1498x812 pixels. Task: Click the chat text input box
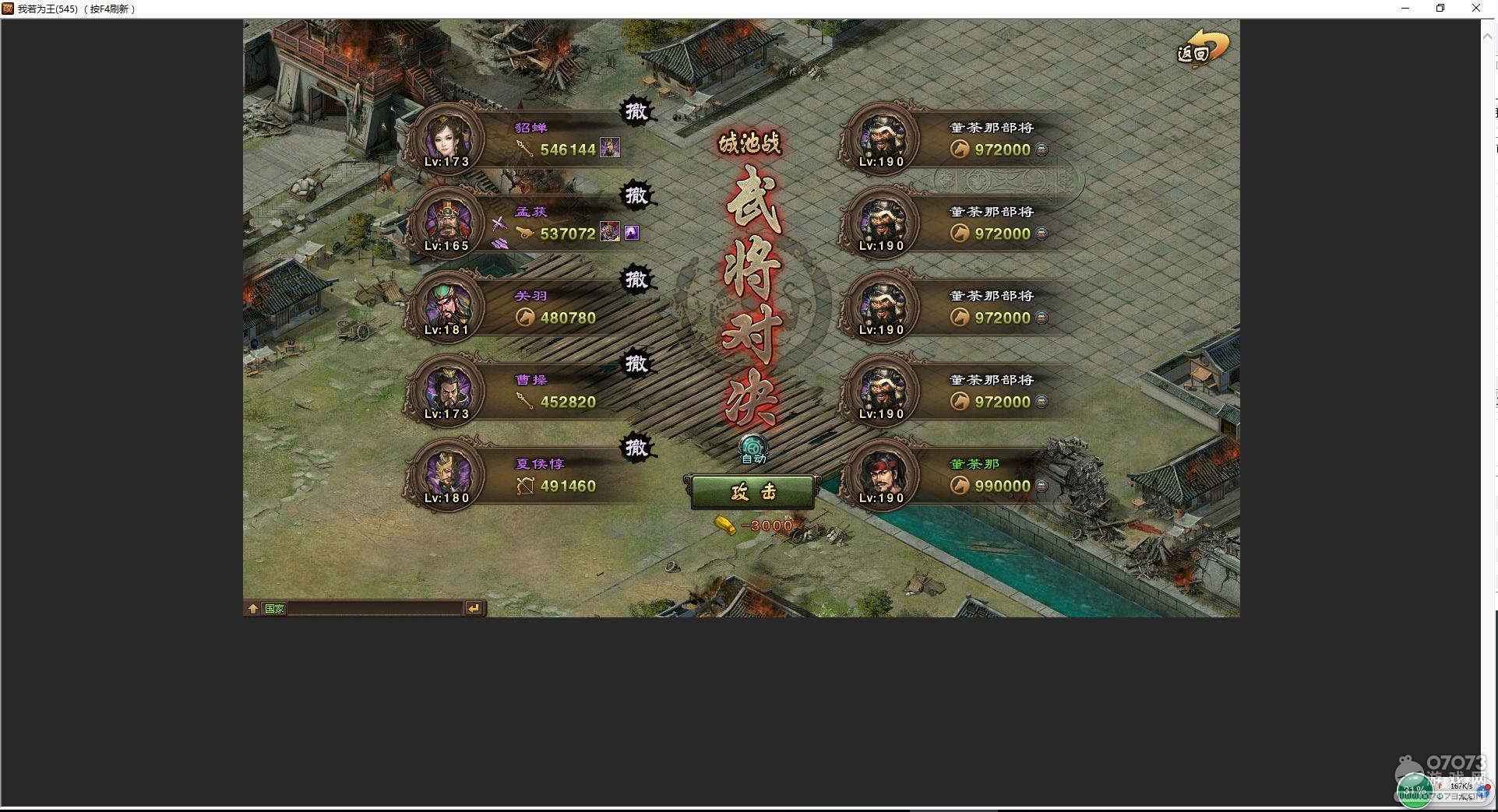tap(374, 609)
